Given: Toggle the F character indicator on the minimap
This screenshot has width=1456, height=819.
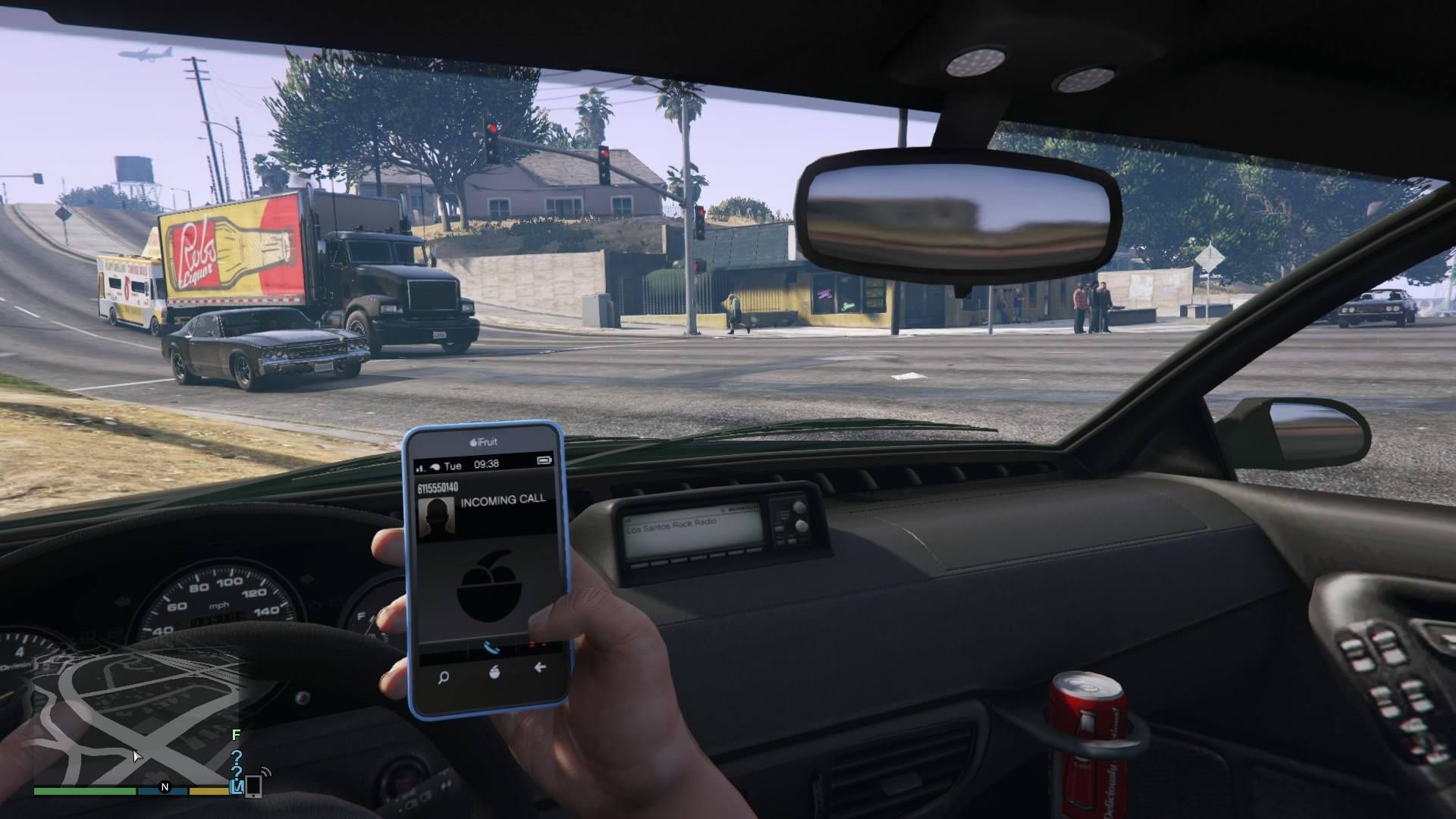Looking at the screenshot, I should 235,736.
